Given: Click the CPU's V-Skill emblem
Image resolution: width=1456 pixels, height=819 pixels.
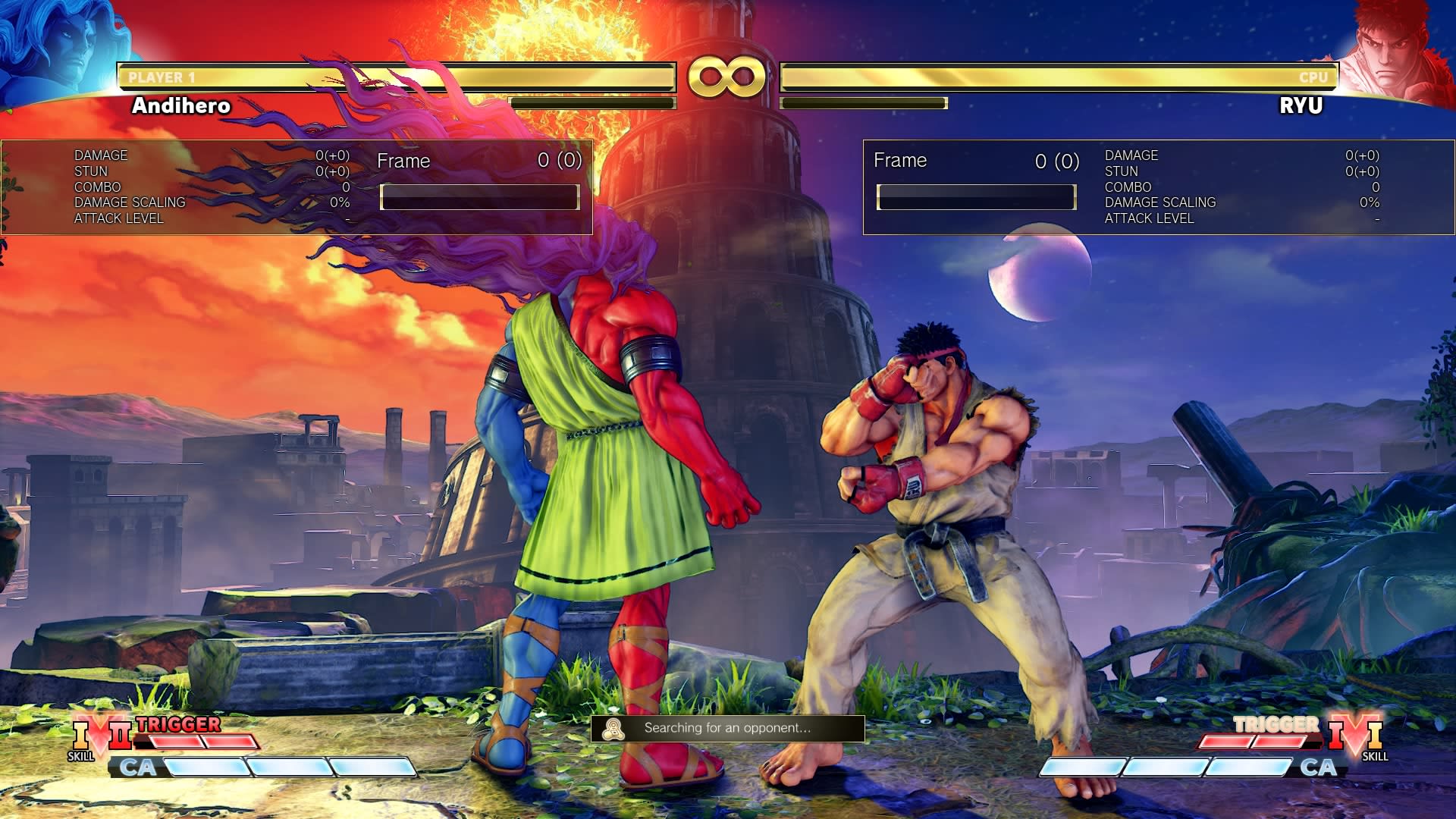Looking at the screenshot, I should click(1355, 737).
